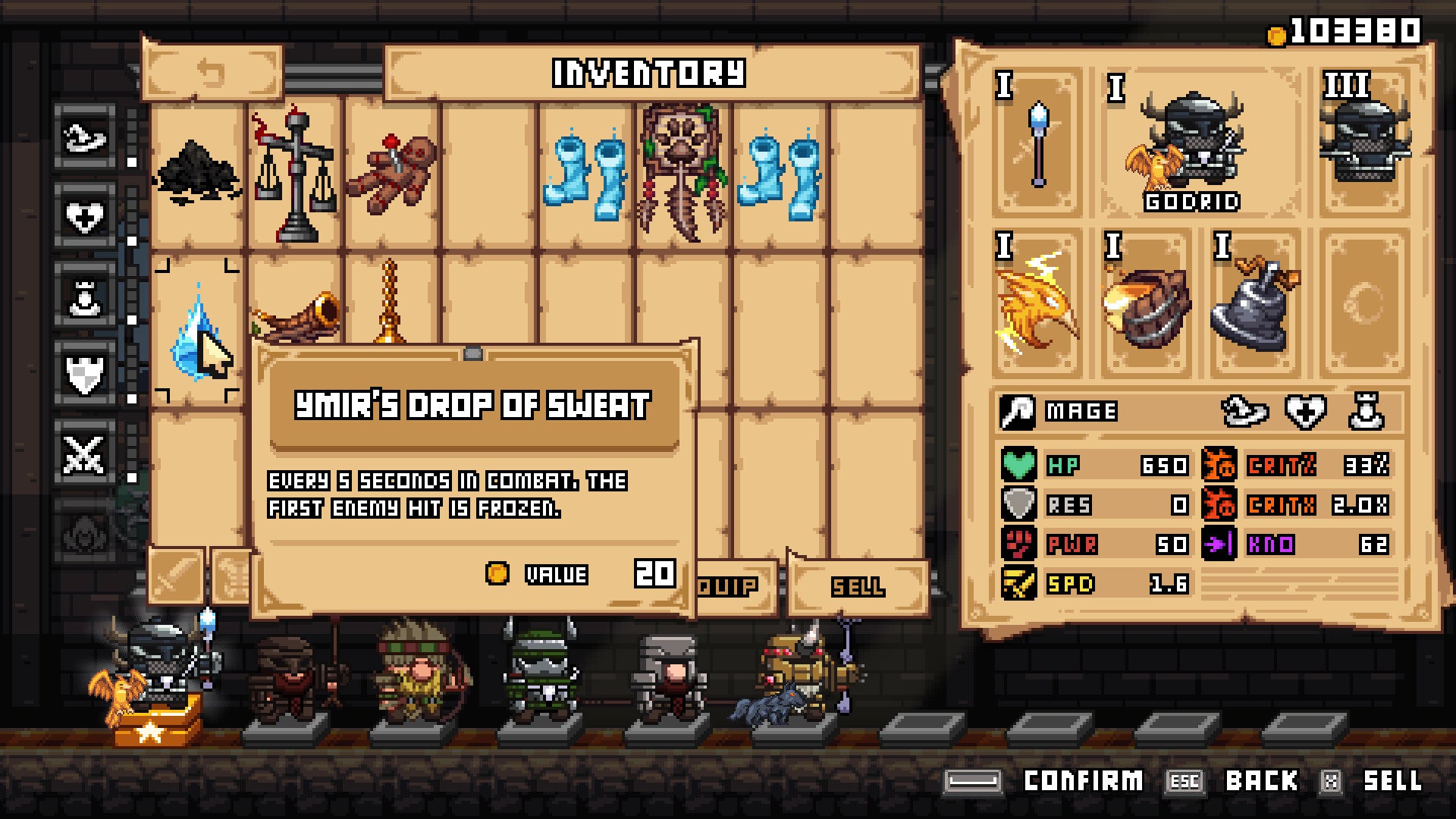Viewport: 1456px width, 819px height.
Task: Open the wizard hat category filter
Action: [85, 138]
